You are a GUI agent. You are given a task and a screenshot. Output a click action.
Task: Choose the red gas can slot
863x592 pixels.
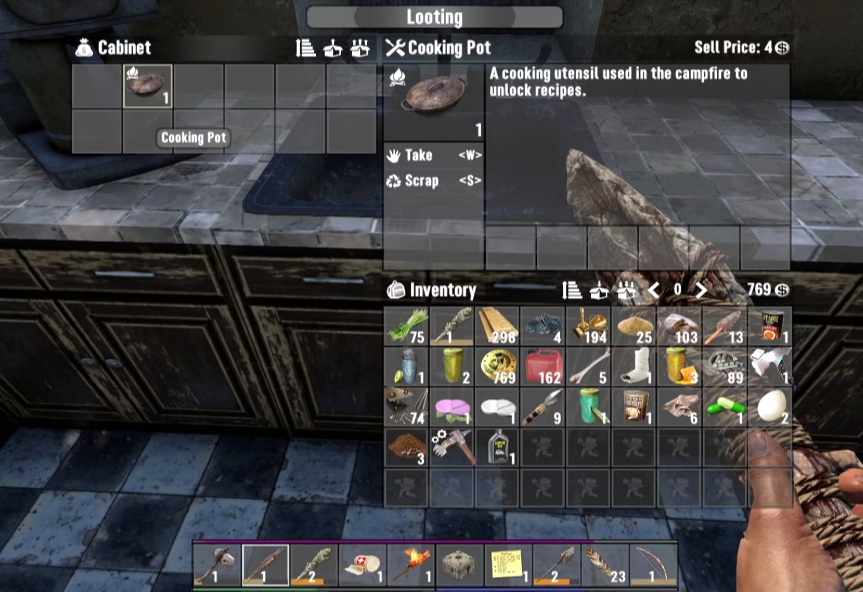[543, 366]
